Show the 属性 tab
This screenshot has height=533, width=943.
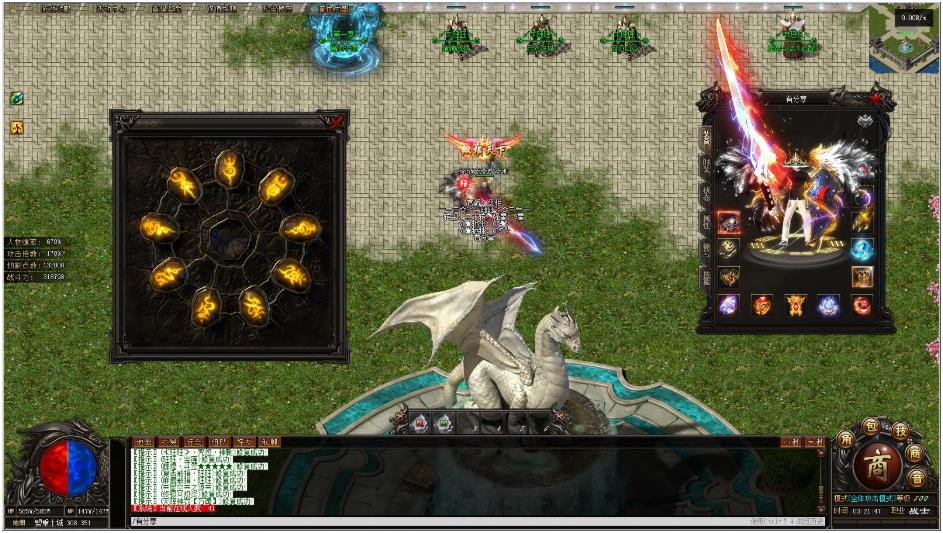[x=705, y=222]
